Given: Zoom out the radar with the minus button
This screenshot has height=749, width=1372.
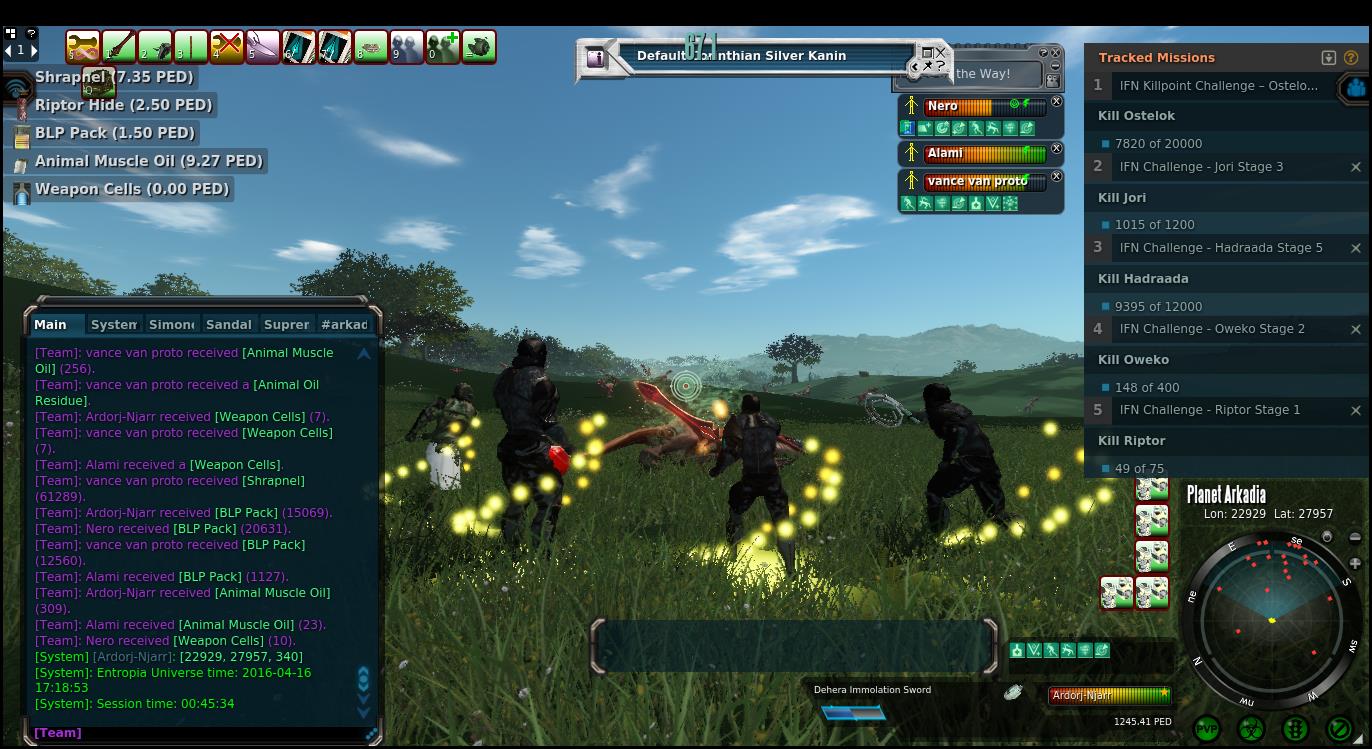Looking at the screenshot, I should pos(1355,538).
